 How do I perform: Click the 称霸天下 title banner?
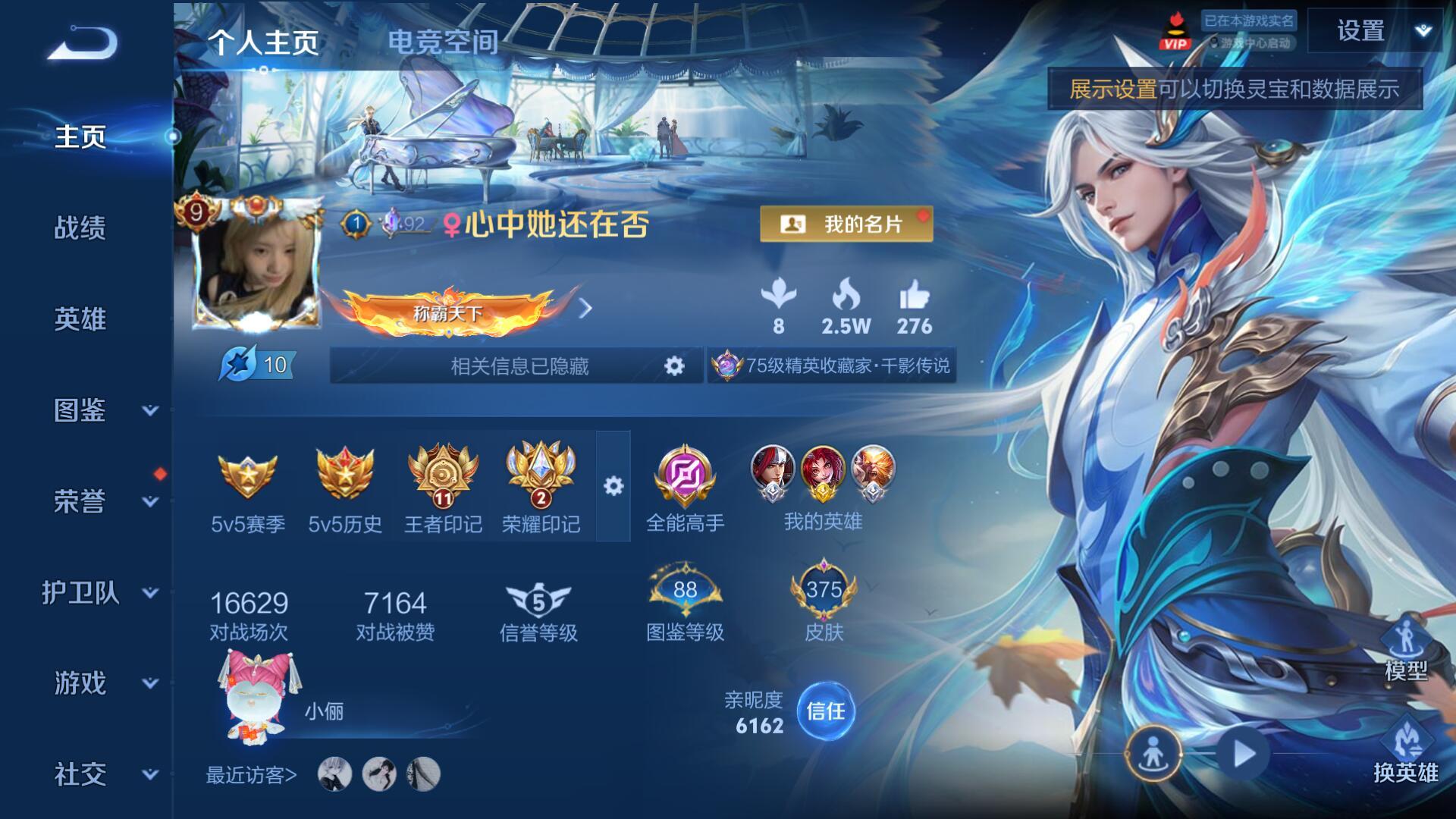[449, 312]
